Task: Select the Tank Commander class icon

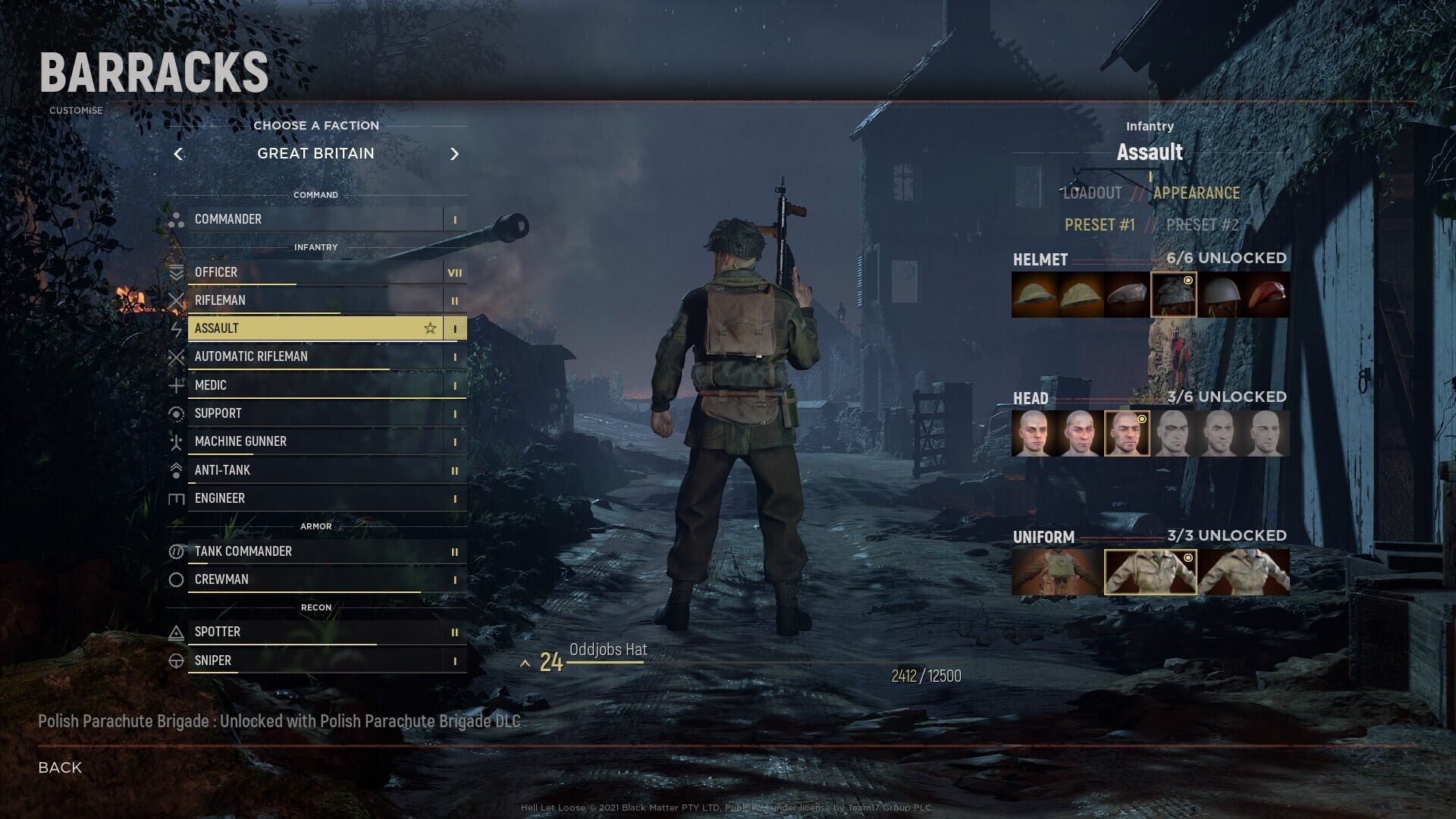Action: (177, 551)
